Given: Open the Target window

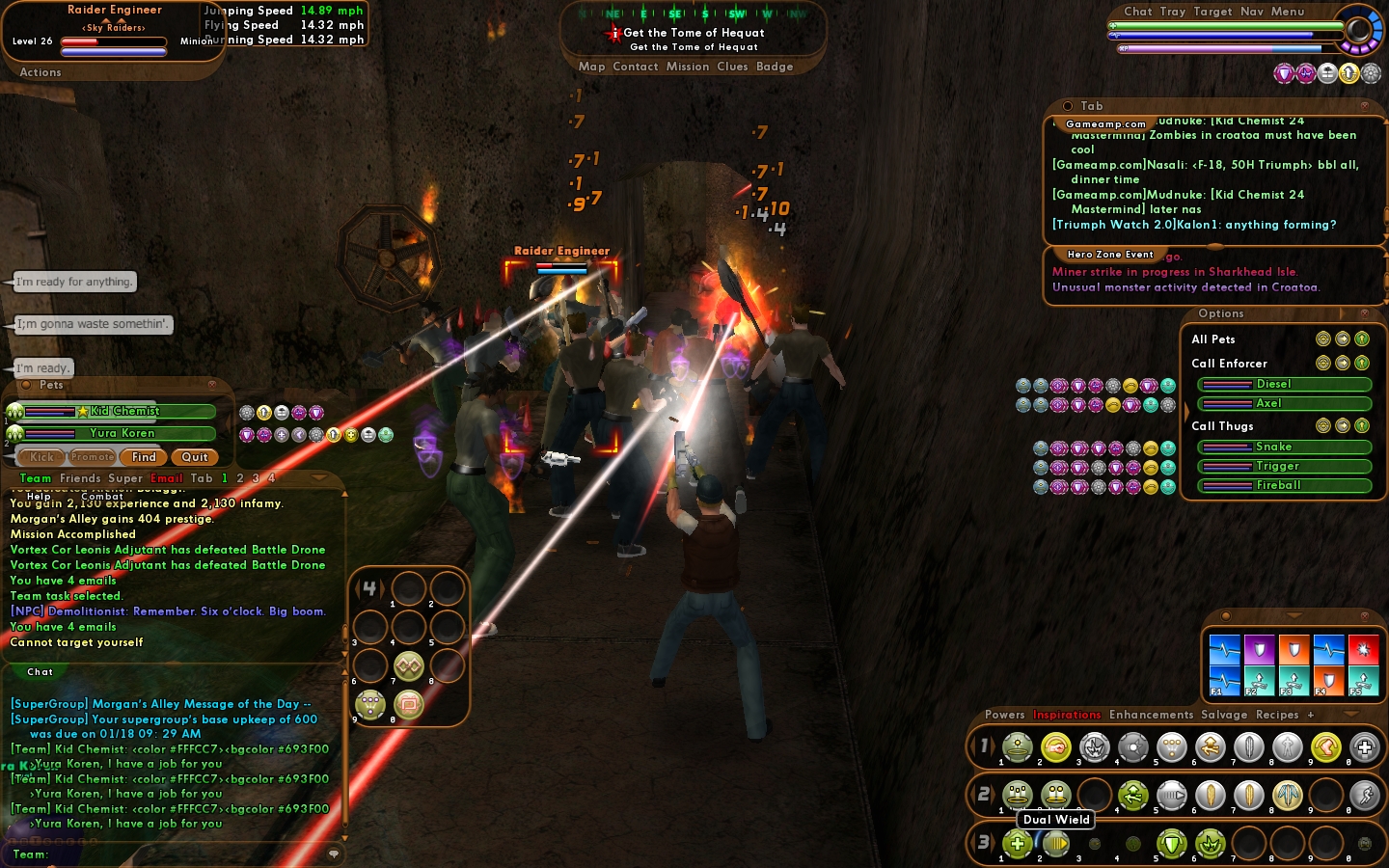Looking at the screenshot, I should [x=1212, y=12].
